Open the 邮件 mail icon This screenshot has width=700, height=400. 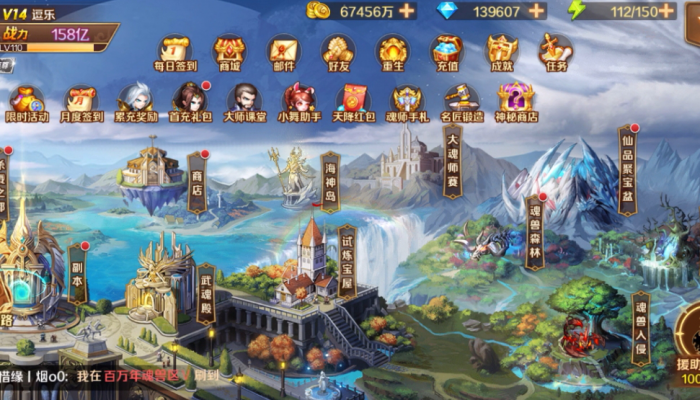tap(284, 50)
